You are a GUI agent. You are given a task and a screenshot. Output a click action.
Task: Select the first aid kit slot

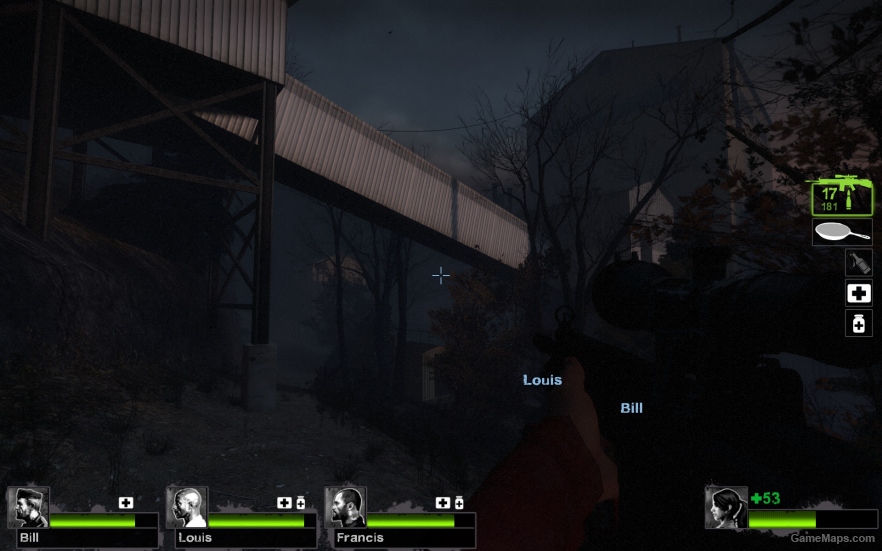click(858, 293)
